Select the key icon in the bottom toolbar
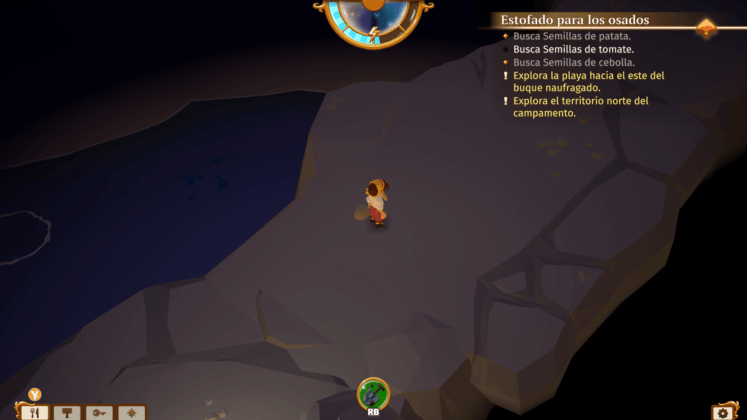 tap(99, 412)
